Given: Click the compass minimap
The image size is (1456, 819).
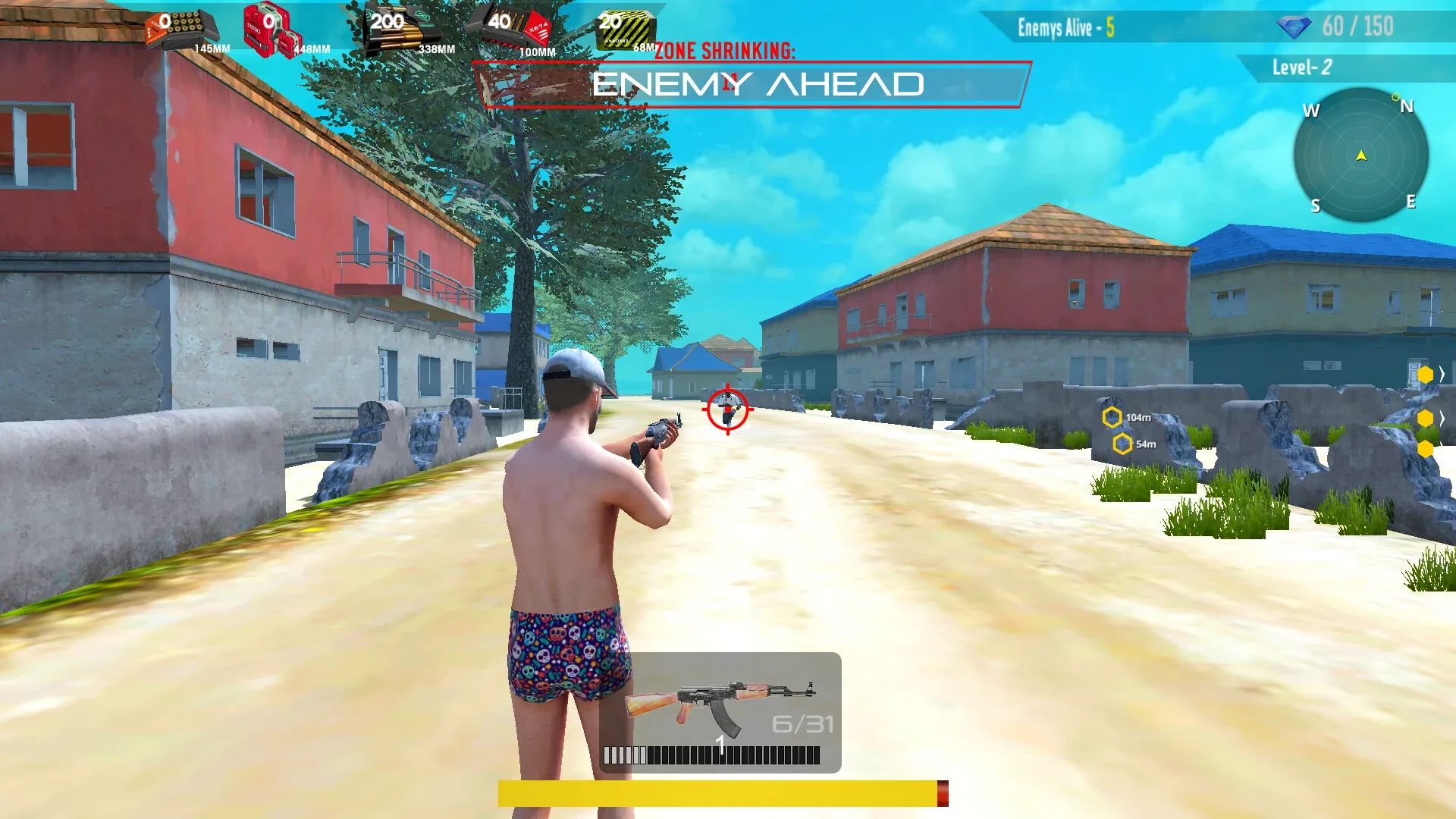Looking at the screenshot, I should coord(1360,155).
